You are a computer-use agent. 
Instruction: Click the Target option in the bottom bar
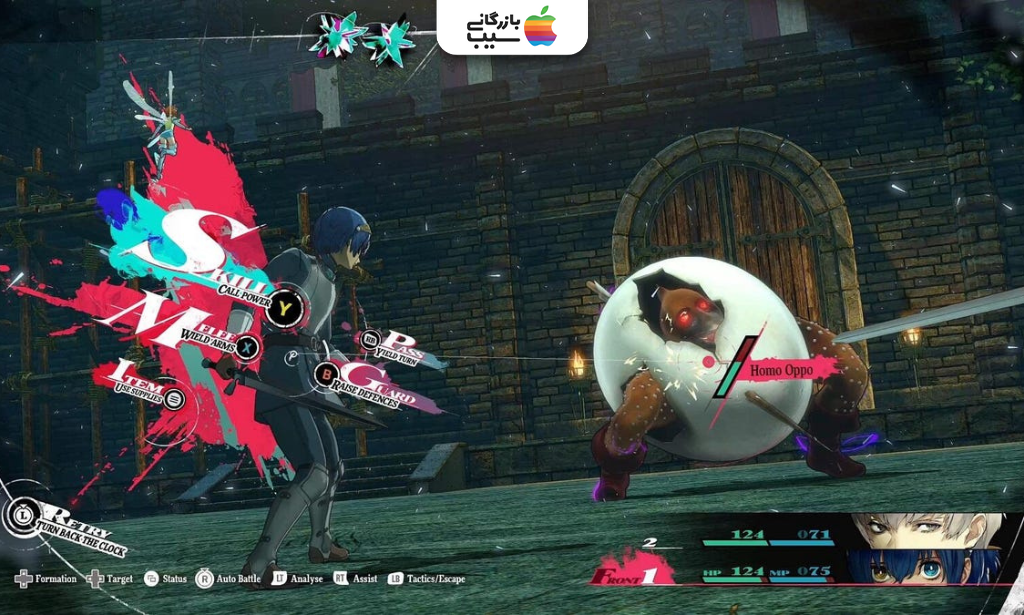[x=111, y=579]
